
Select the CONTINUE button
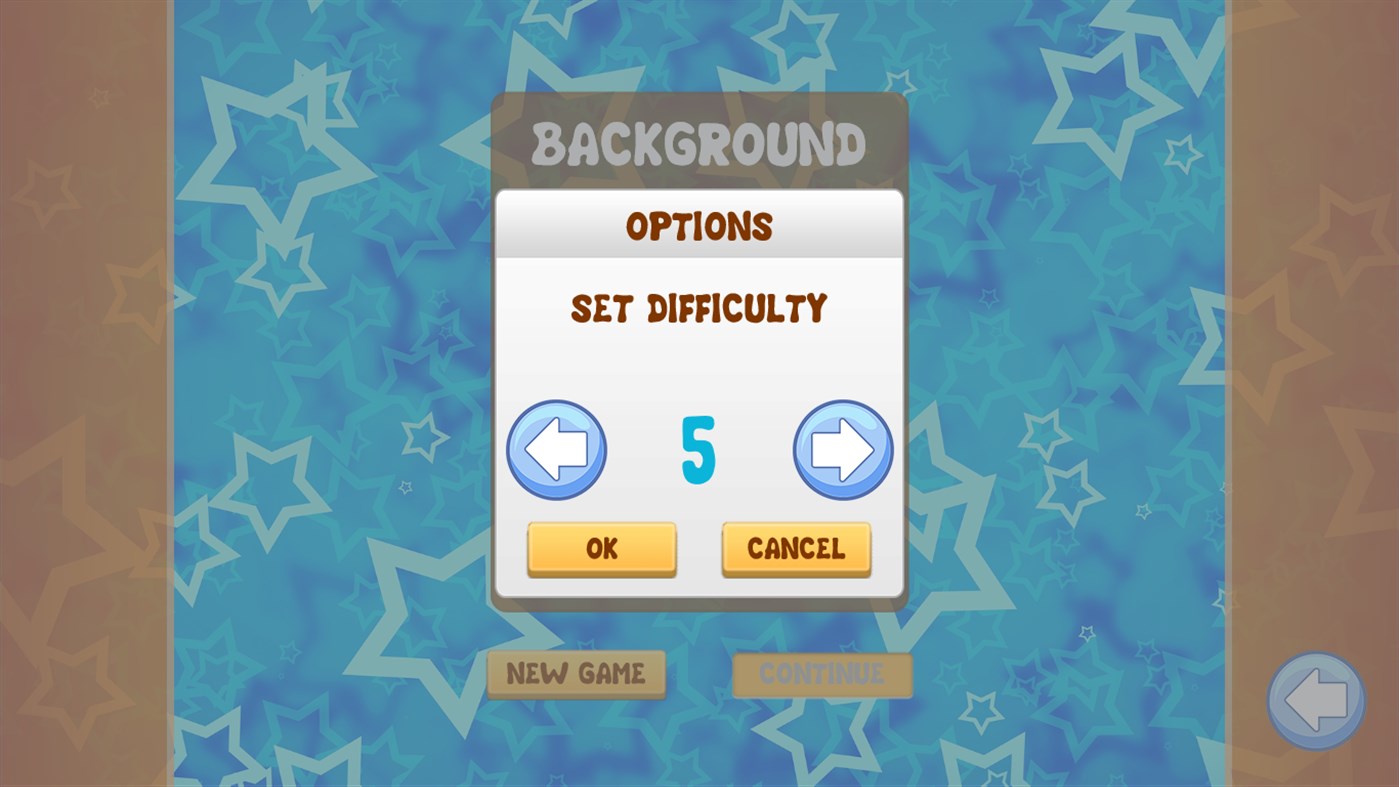[821, 674]
